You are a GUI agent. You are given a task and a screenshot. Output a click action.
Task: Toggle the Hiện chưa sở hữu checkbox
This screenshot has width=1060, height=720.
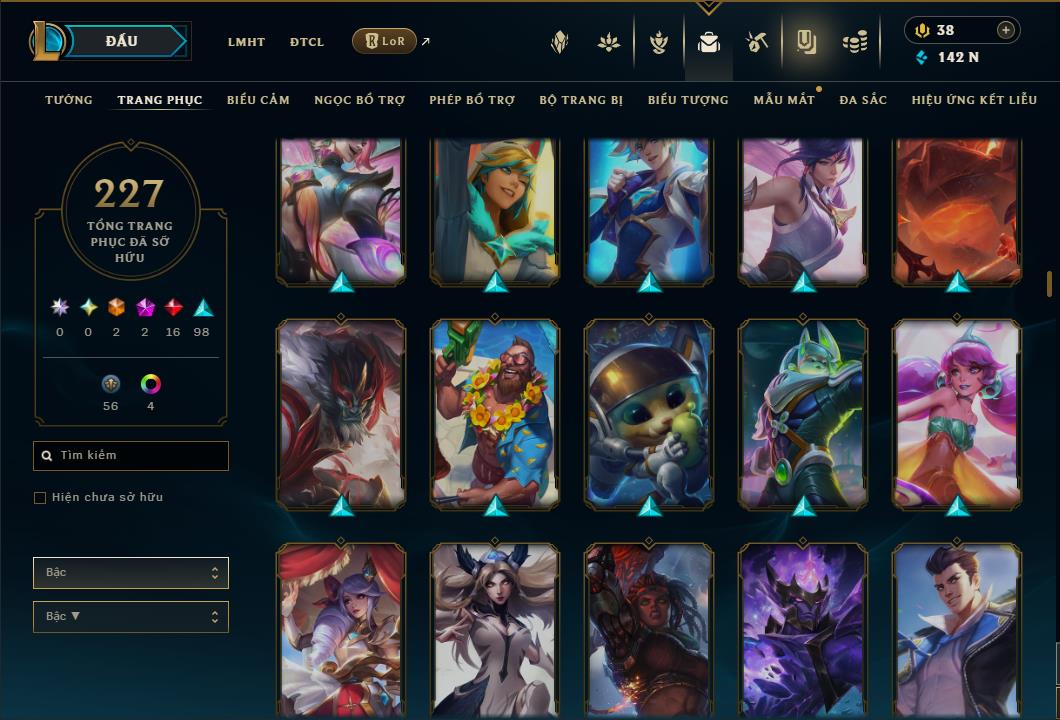click(x=40, y=498)
